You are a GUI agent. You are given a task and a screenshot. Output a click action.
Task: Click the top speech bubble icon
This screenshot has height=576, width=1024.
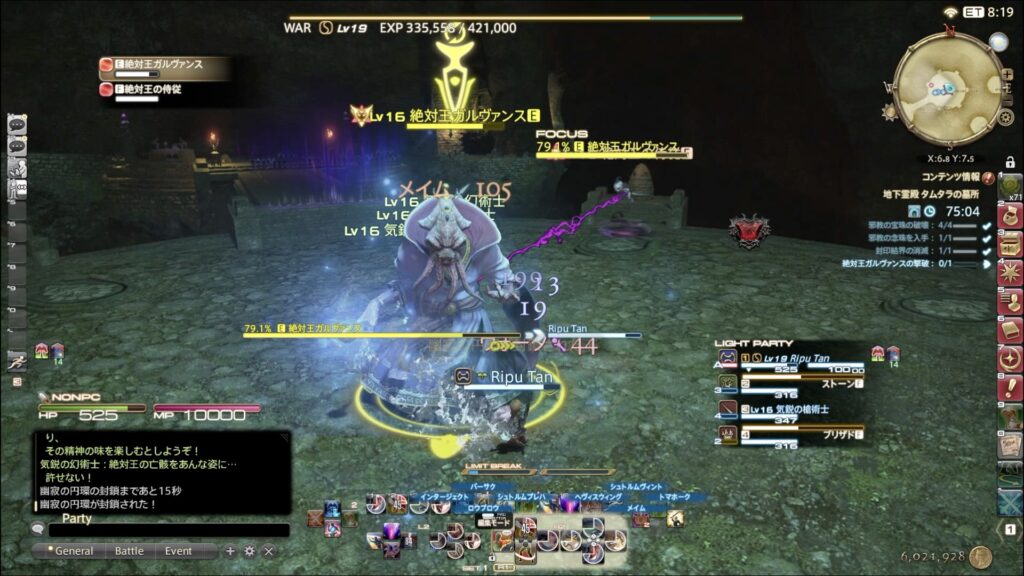(16, 125)
